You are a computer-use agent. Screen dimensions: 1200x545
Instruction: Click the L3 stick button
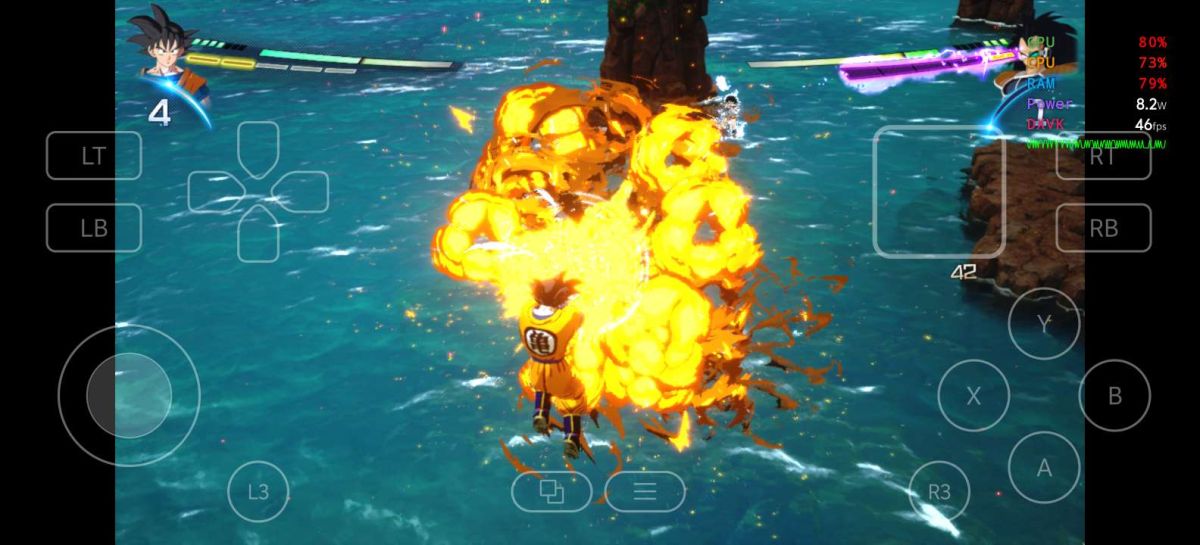(x=258, y=492)
